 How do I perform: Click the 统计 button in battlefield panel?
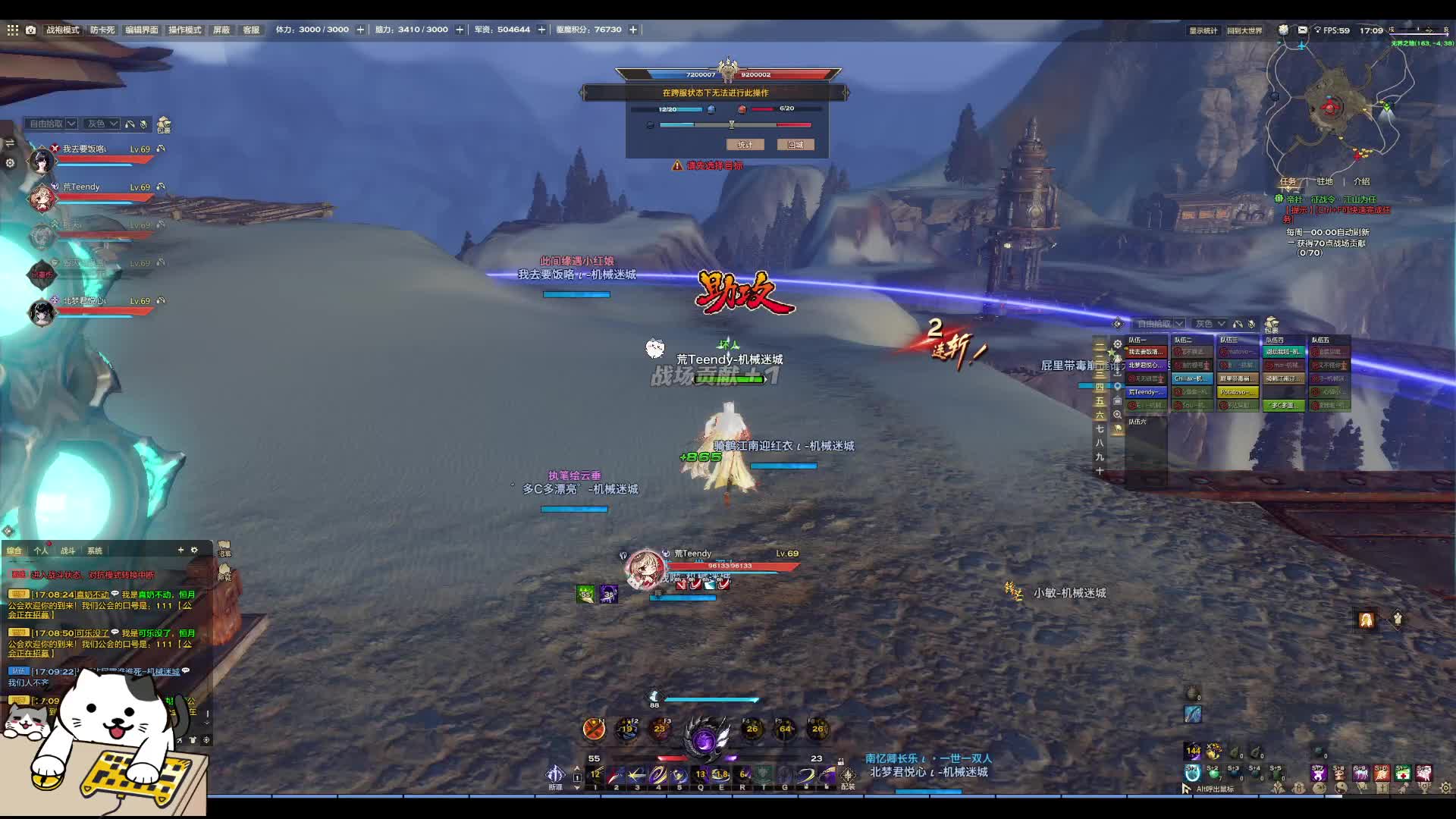point(745,144)
